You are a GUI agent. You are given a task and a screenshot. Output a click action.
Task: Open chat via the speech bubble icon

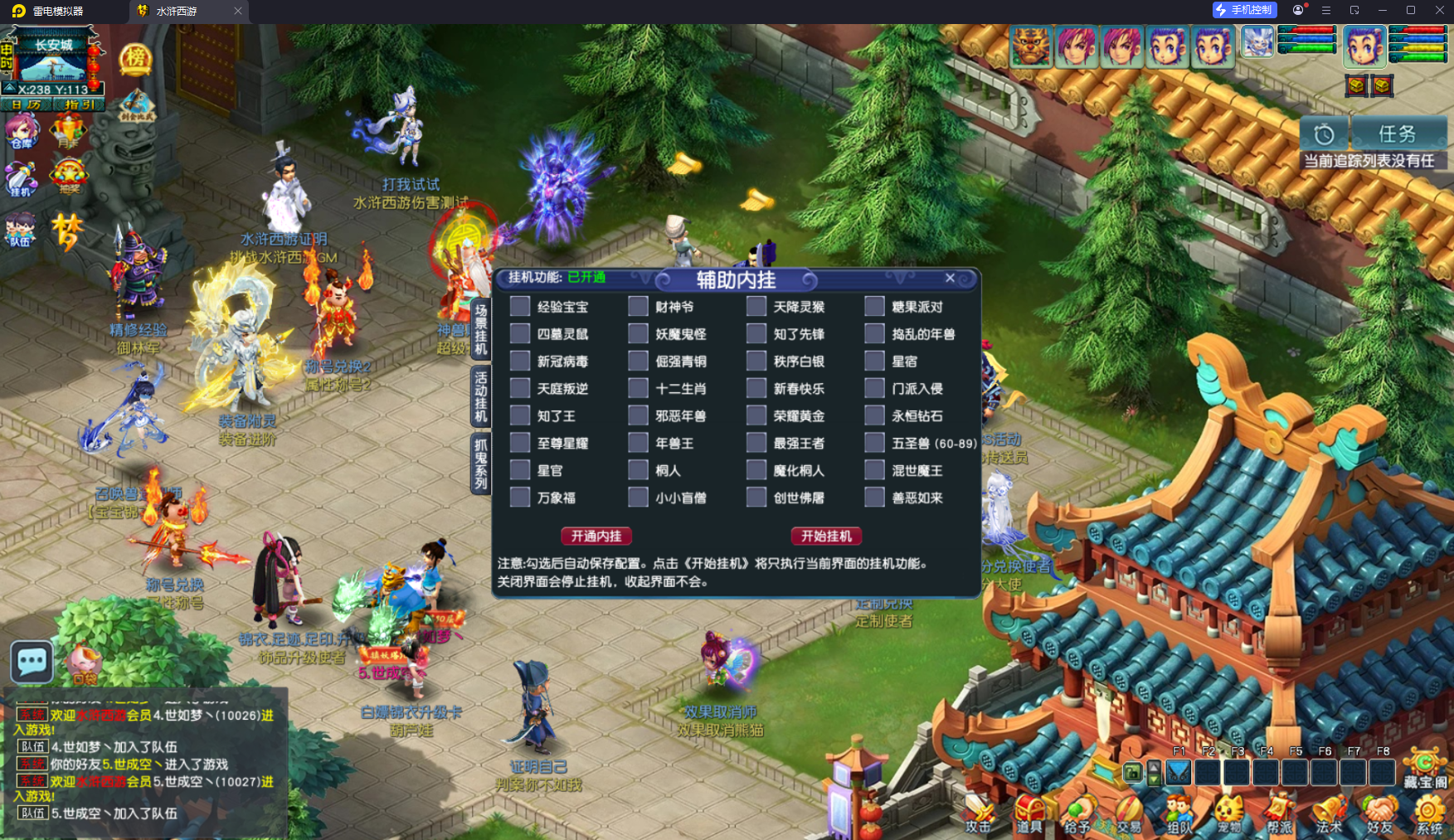(31, 661)
